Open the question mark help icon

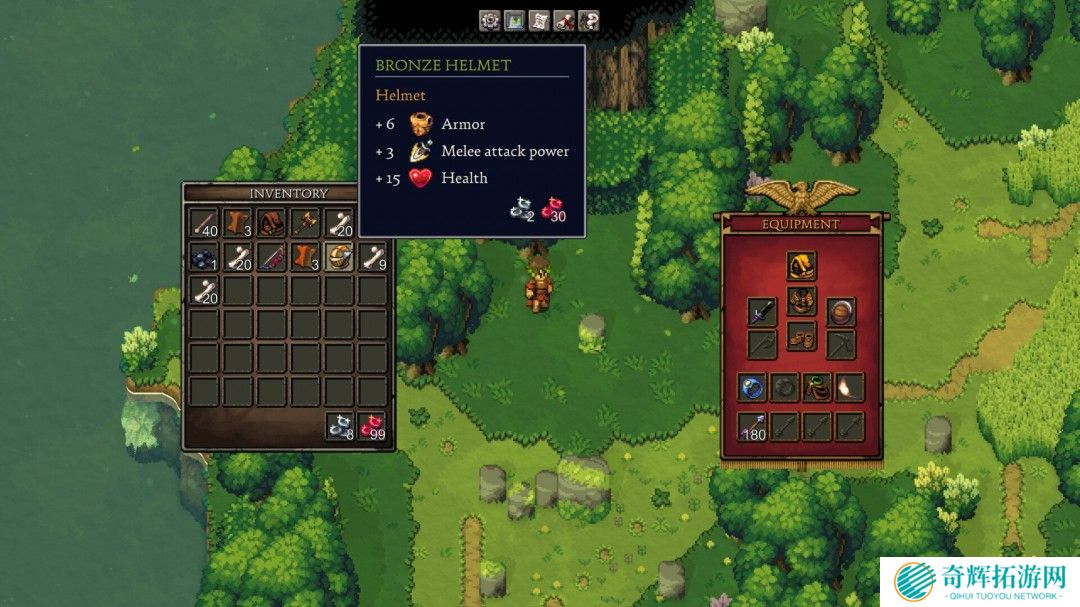tap(589, 20)
